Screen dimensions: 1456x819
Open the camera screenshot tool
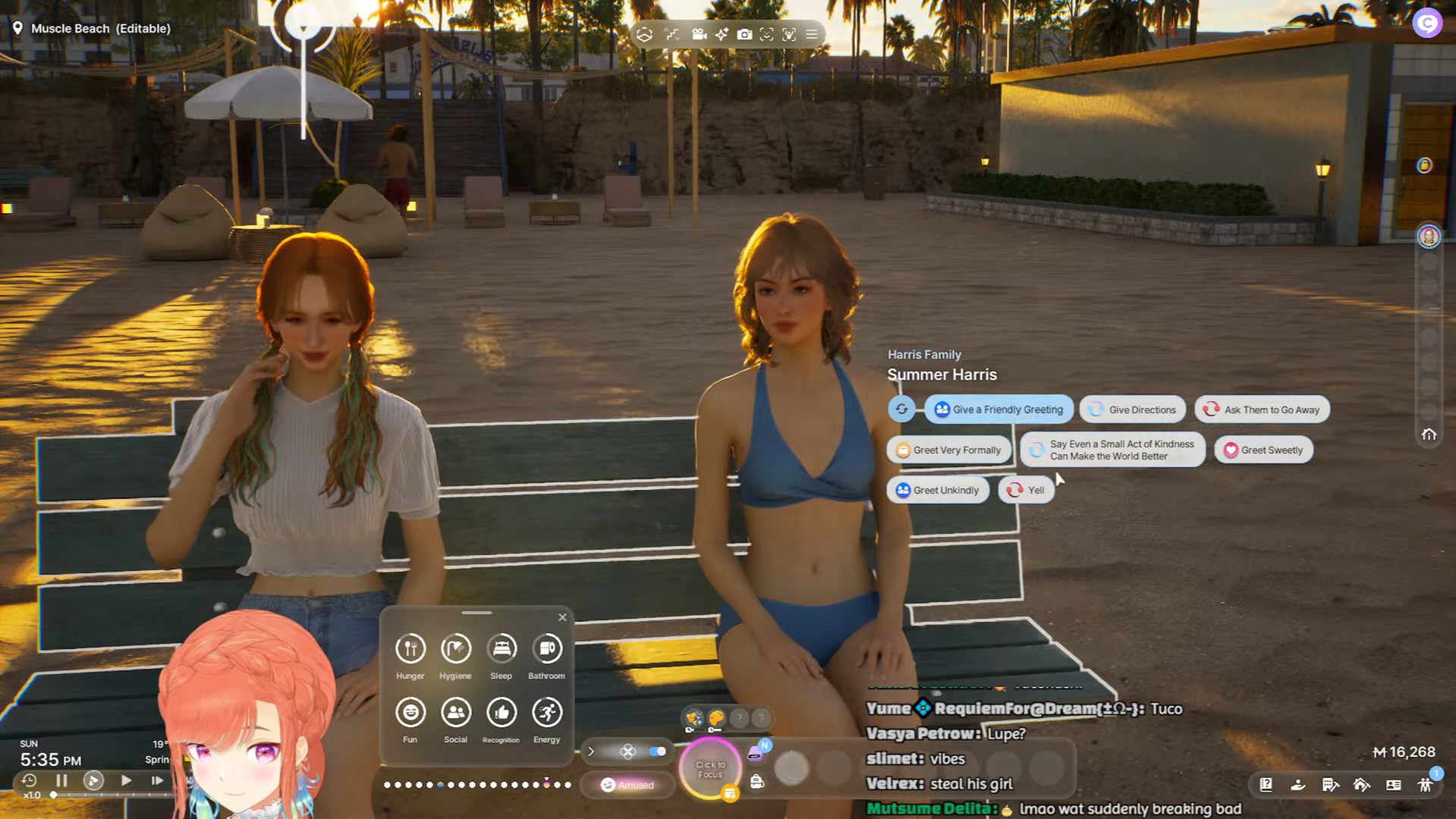744,34
